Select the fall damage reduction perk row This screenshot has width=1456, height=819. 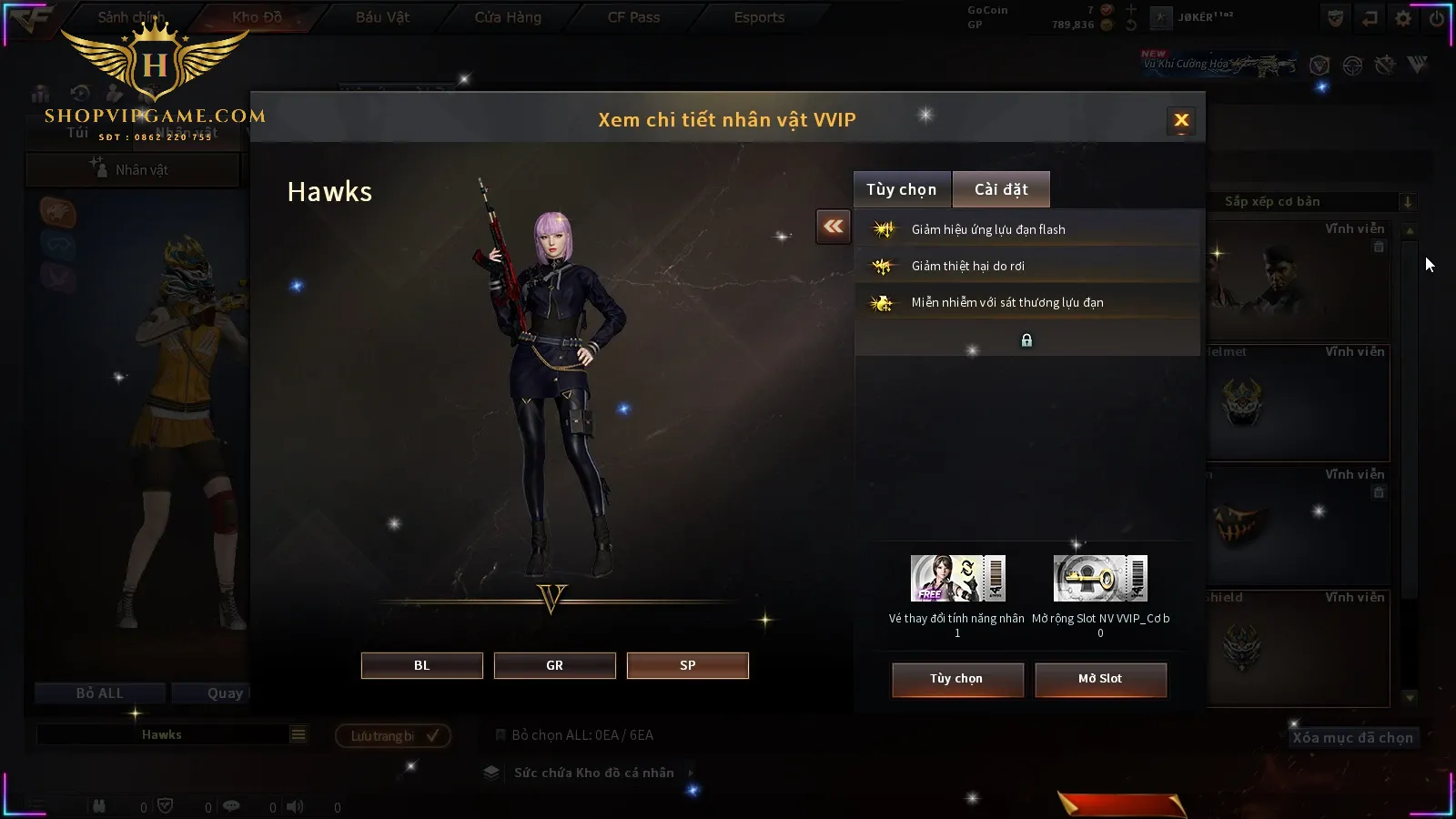coord(1026,266)
